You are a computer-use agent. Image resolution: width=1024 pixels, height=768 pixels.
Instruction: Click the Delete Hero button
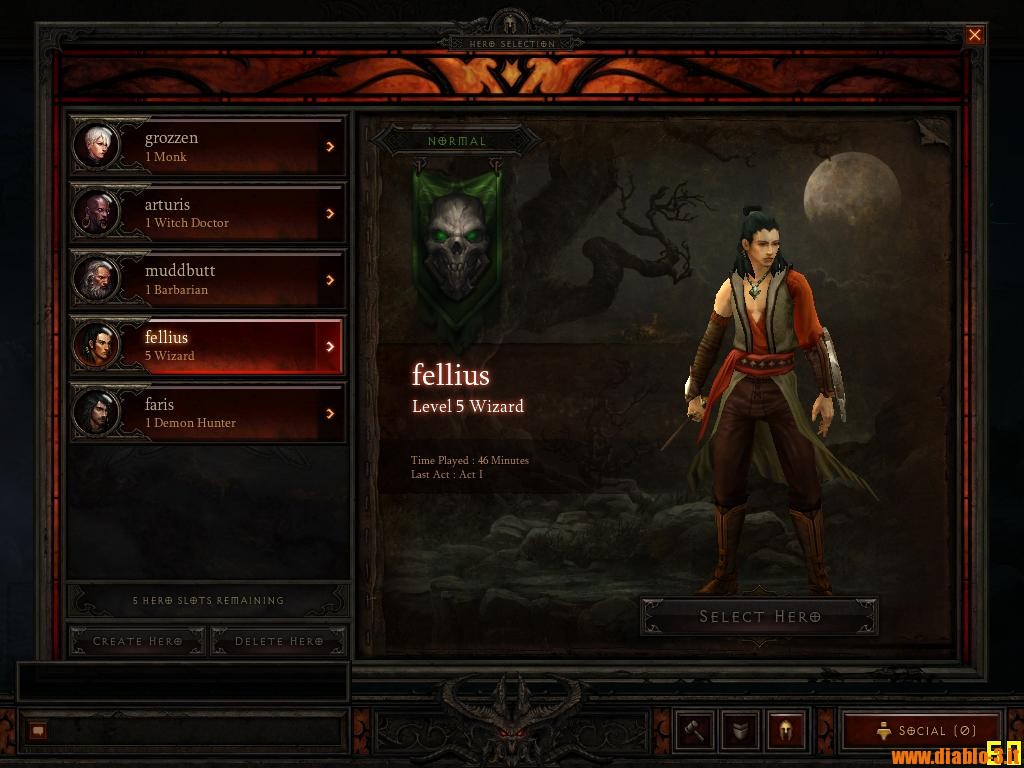[x=278, y=641]
